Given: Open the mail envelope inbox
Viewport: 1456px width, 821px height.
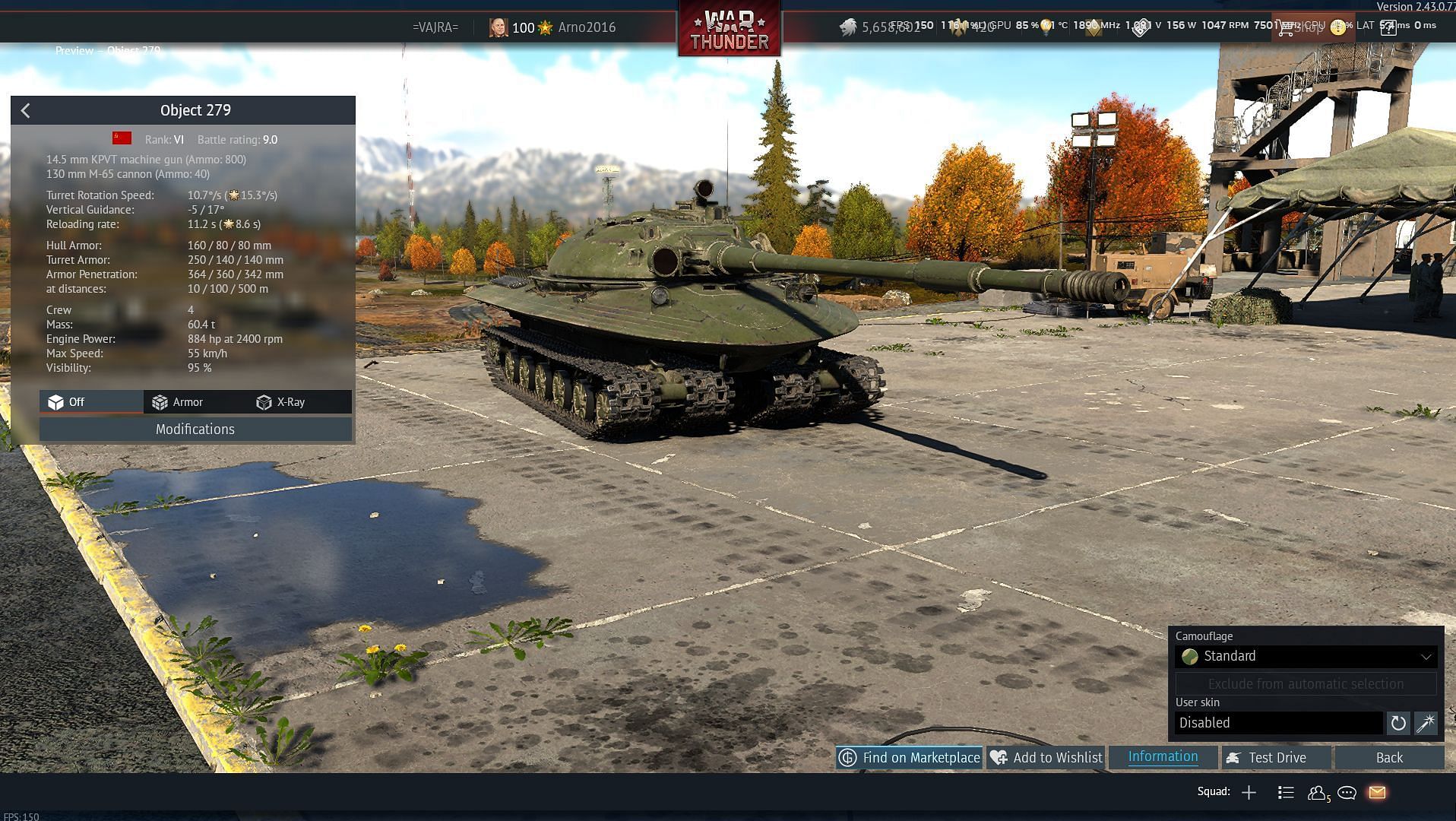Looking at the screenshot, I should pos(1377,793).
